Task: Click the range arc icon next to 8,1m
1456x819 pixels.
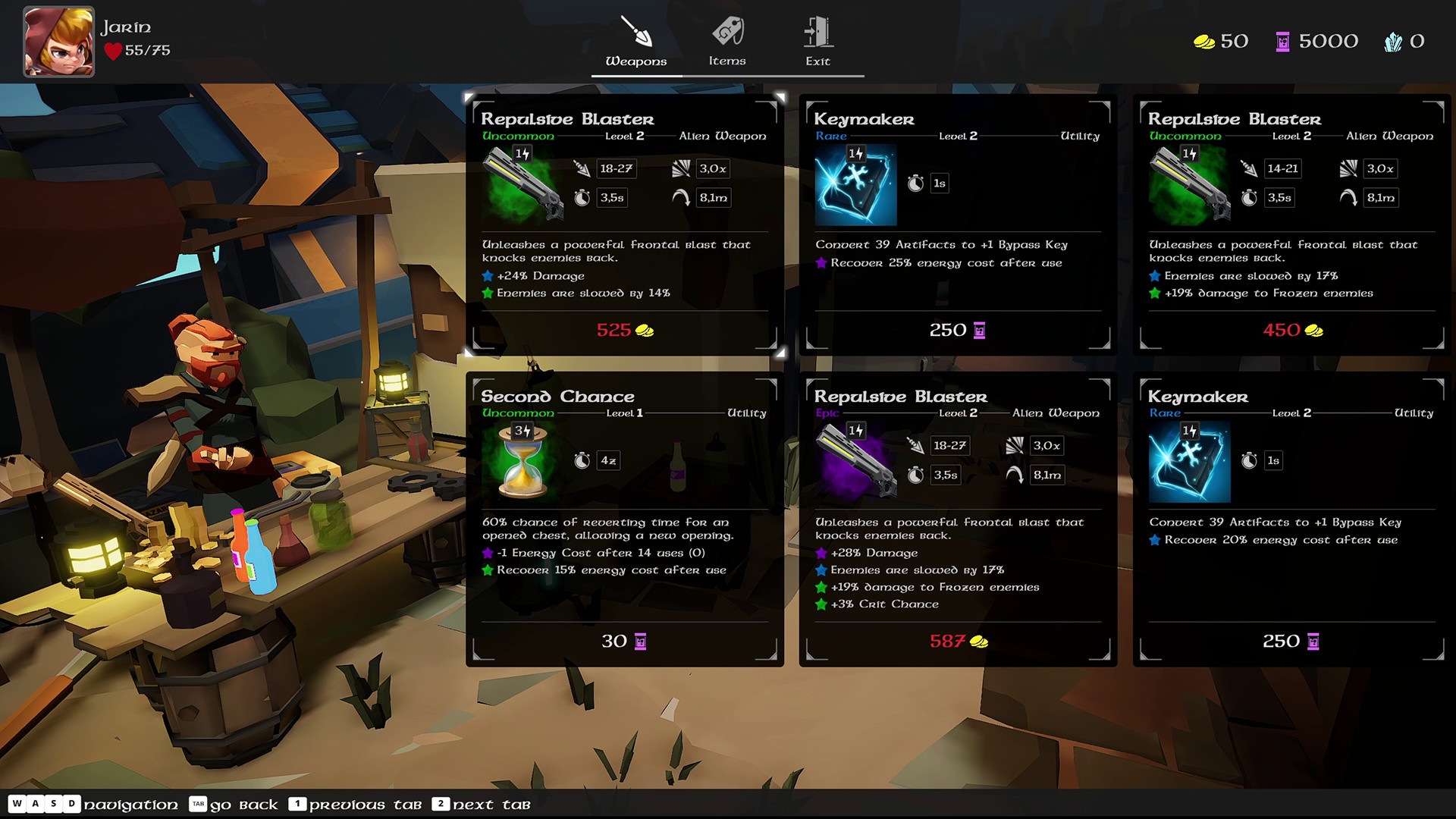Action: [681, 197]
